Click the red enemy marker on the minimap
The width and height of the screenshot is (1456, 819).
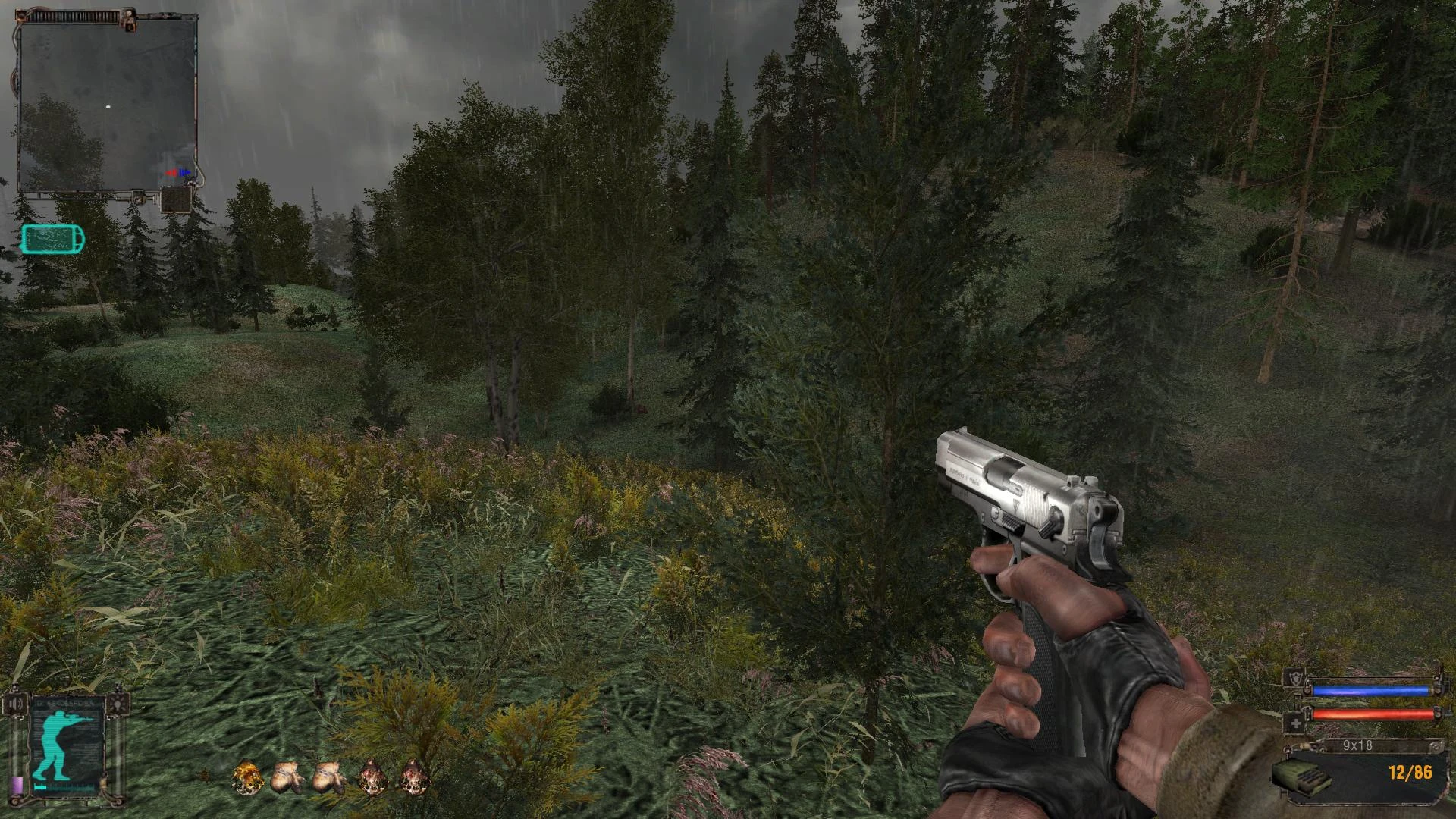[172, 172]
